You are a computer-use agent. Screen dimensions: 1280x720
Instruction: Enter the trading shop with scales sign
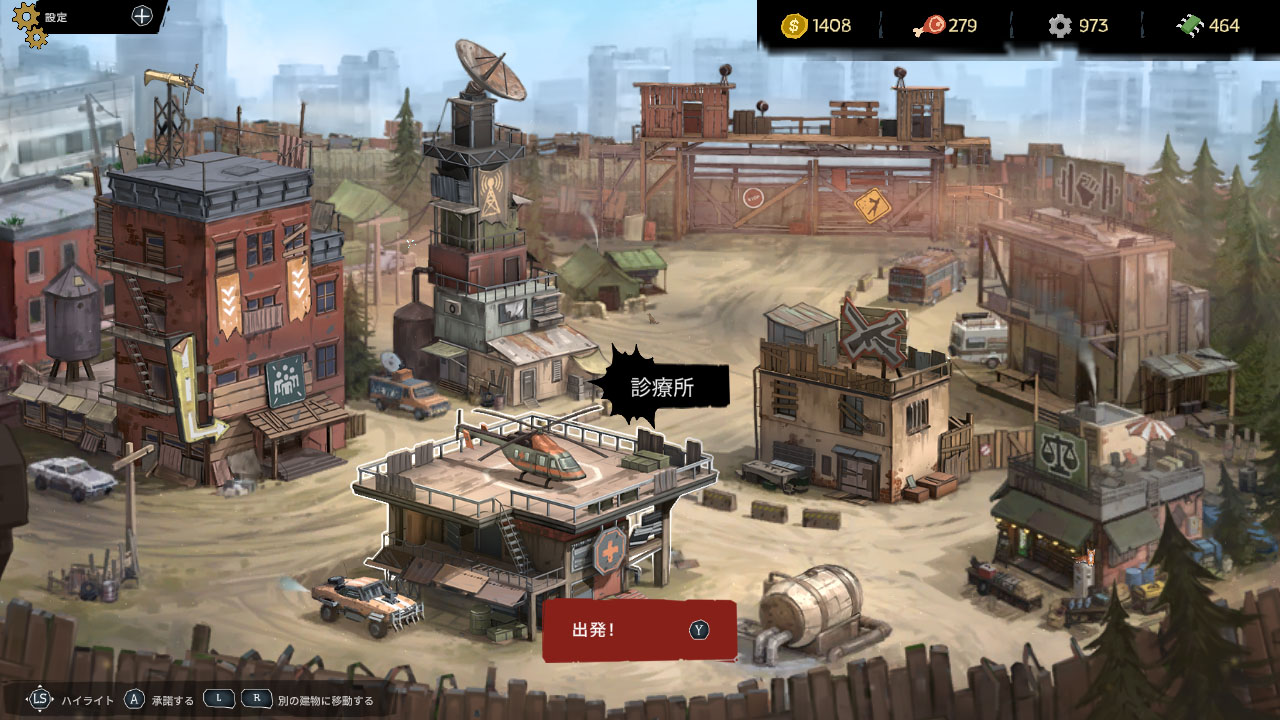click(x=1090, y=500)
